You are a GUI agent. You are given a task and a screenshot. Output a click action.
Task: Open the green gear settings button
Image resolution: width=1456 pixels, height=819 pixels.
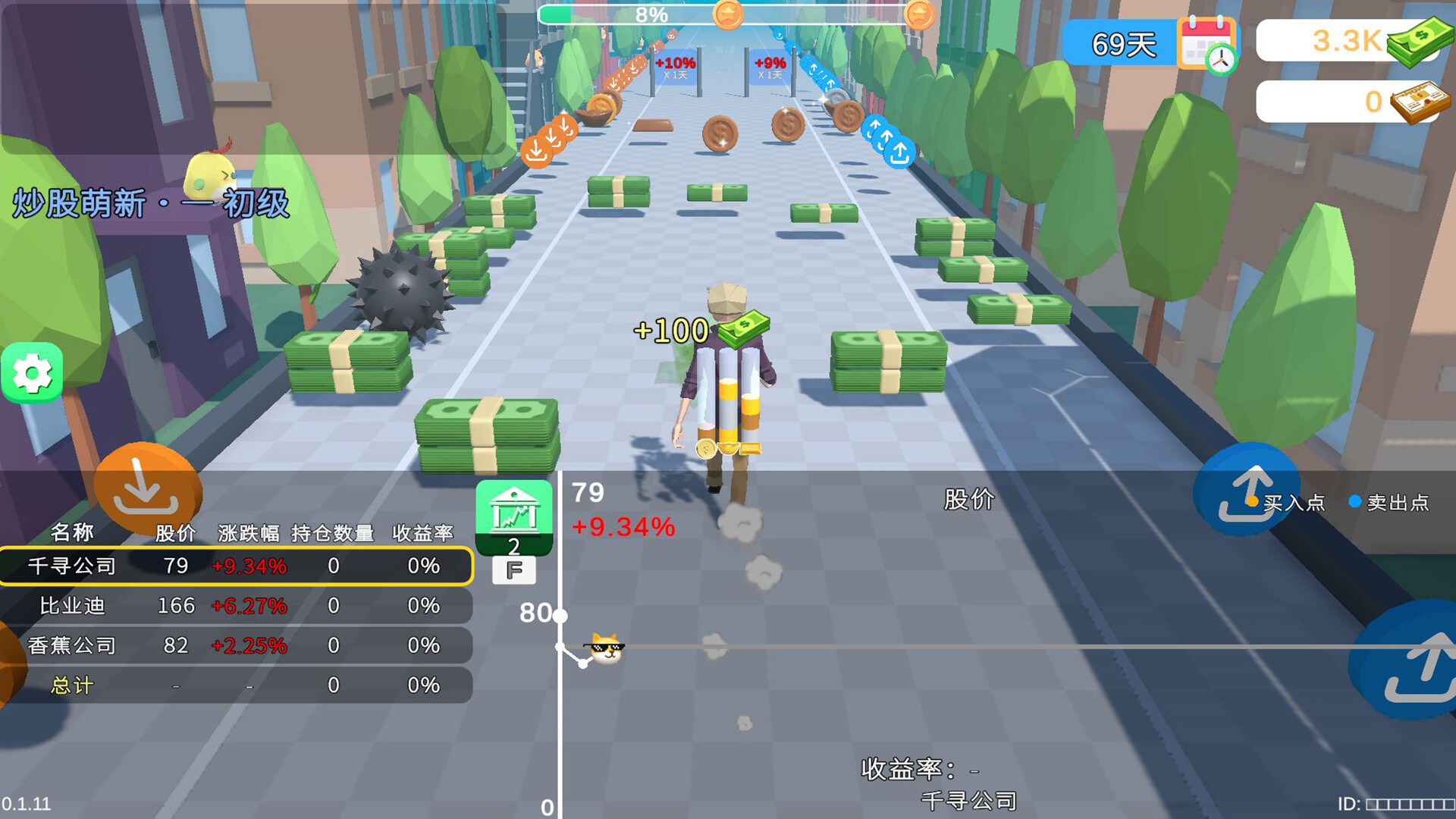coord(32,372)
